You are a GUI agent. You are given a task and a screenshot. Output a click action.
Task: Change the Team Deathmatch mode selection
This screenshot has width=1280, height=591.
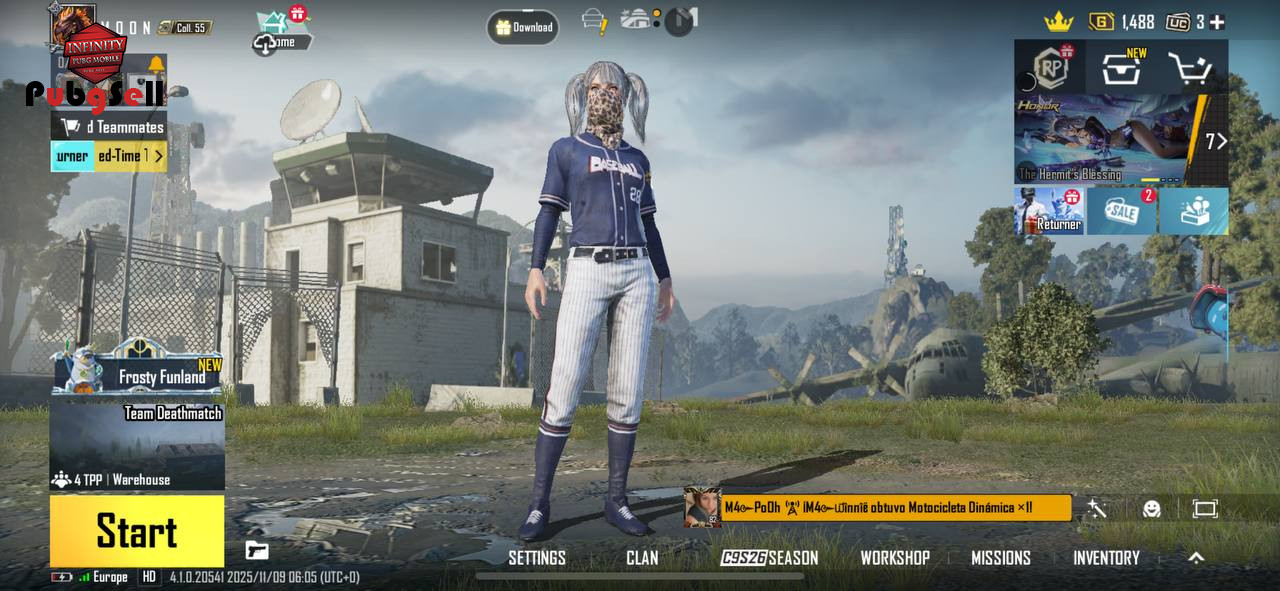click(138, 445)
